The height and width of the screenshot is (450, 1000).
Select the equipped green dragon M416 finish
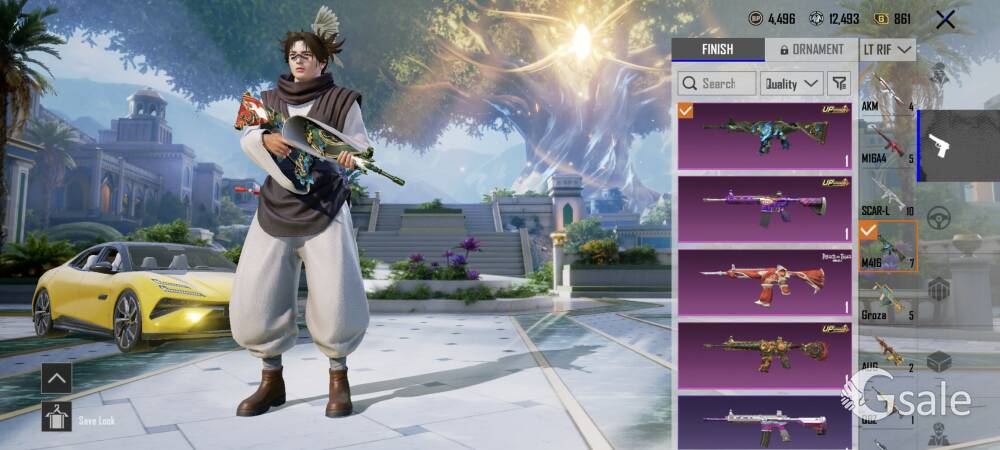764,135
